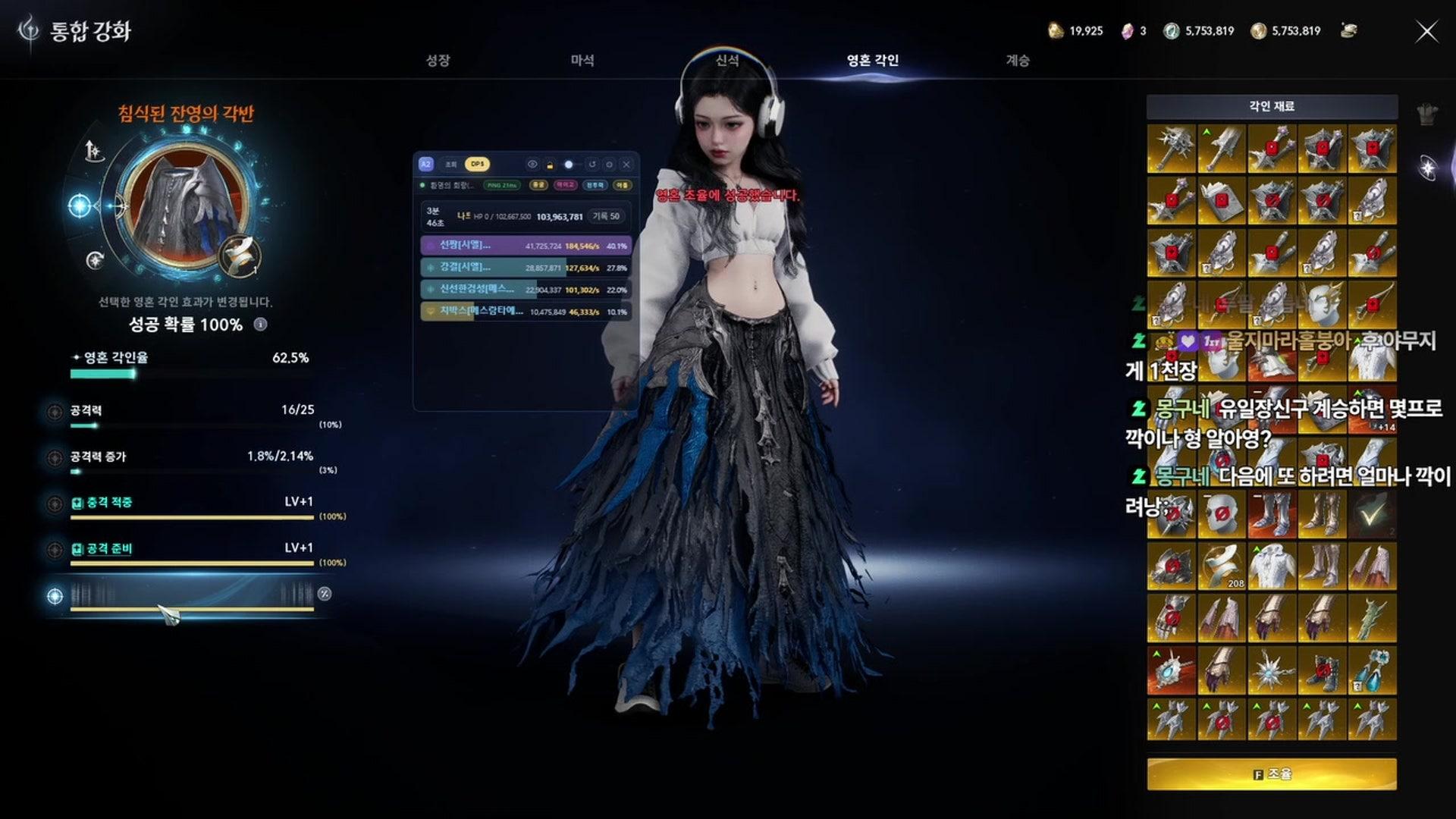This screenshot has height=819, width=1456.
Task: Switch to the 성장 tab
Action: pos(438,61)
